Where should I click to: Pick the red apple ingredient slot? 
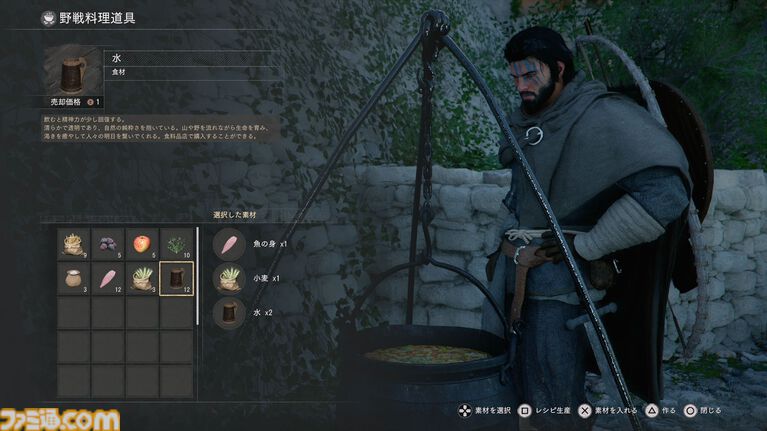point(142,245)
